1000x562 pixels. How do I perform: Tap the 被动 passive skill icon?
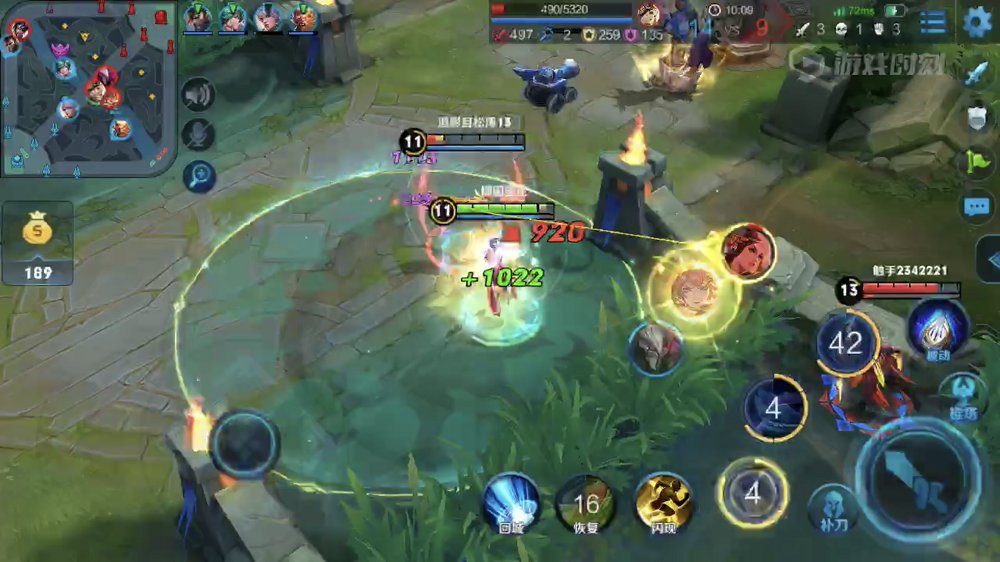(938, 327)
